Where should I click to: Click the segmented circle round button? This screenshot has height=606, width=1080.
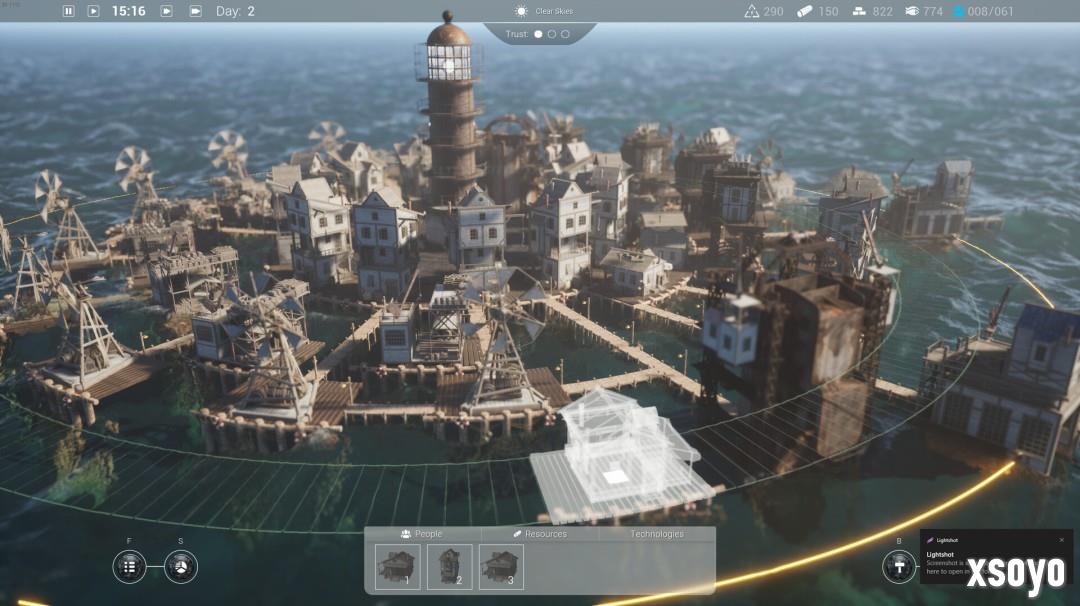click(181, 566)
